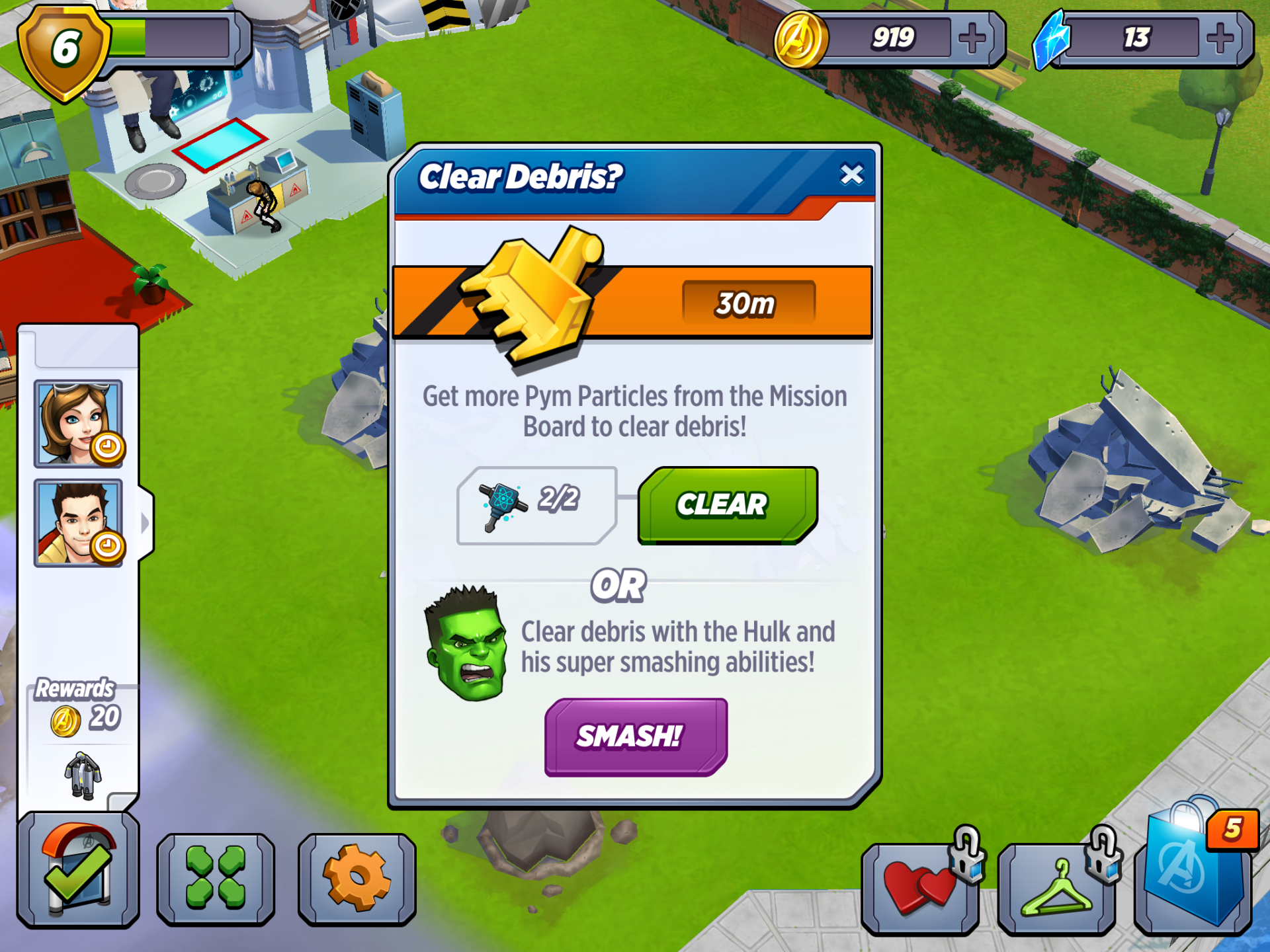This screenshot has height=952, width=1270.
Task: Choose the purple SMASH! button
Action: (x=635, y=736)
